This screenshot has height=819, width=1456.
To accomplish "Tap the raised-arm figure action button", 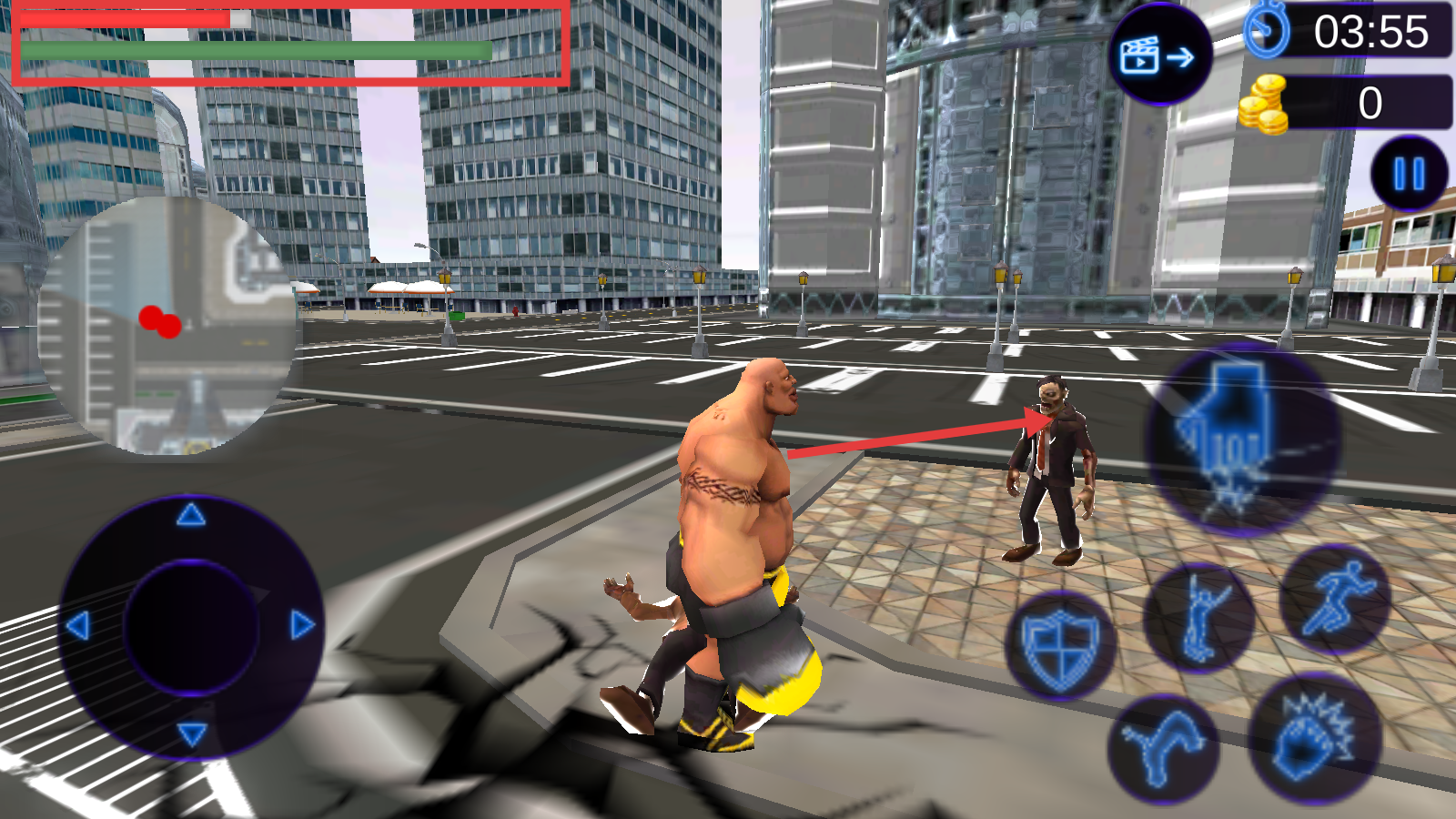I will (1198, 619).
